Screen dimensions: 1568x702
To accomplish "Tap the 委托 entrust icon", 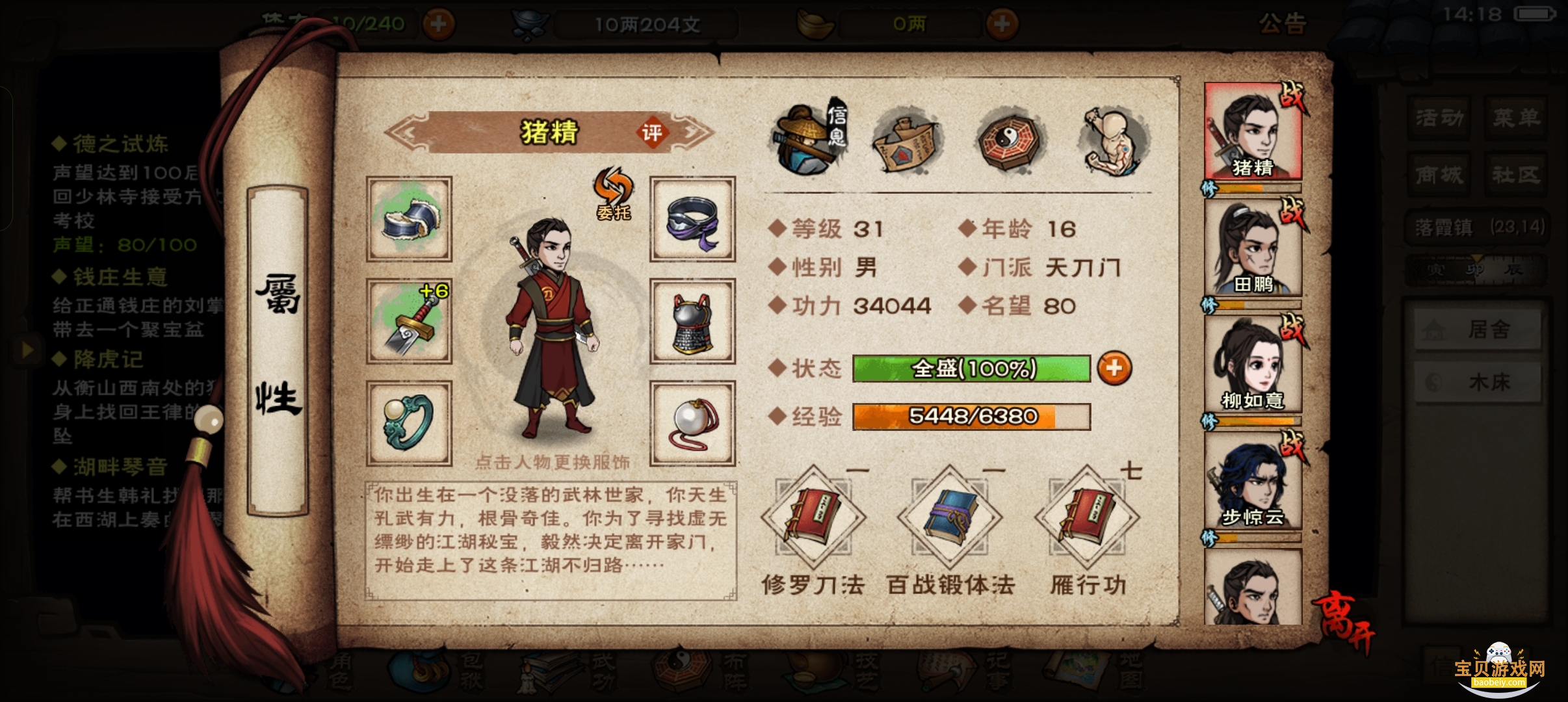I will [x=613, y=193].
